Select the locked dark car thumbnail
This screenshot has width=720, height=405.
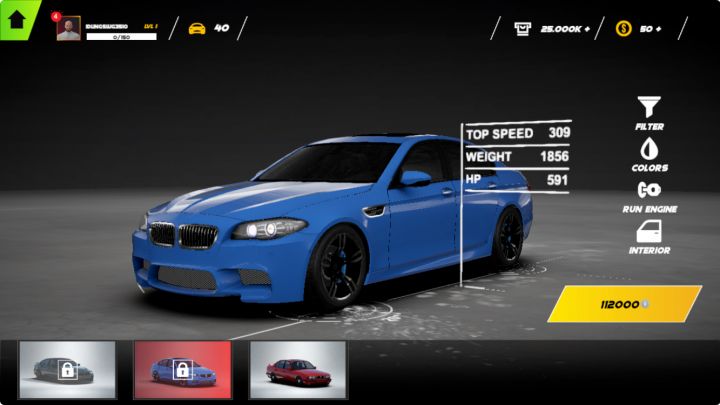(67, 370)
